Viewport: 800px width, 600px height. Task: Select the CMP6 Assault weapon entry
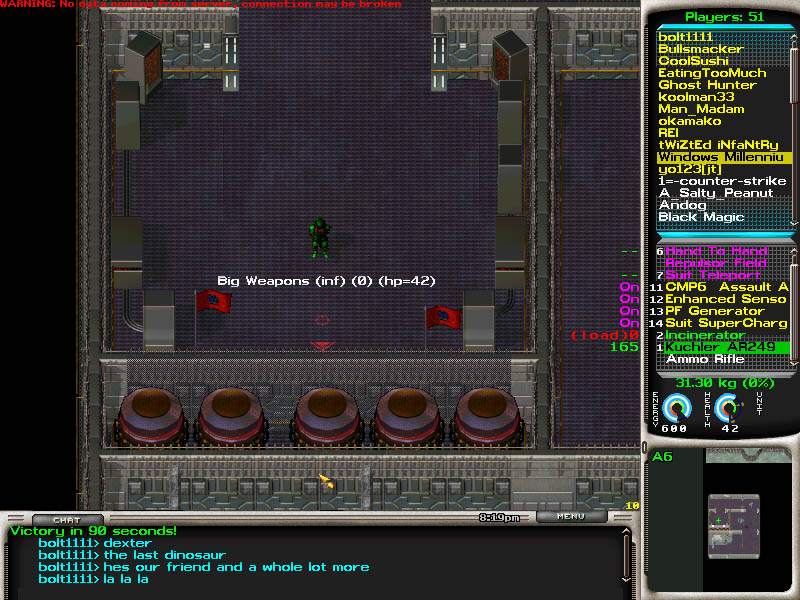[x=726, y=287]
